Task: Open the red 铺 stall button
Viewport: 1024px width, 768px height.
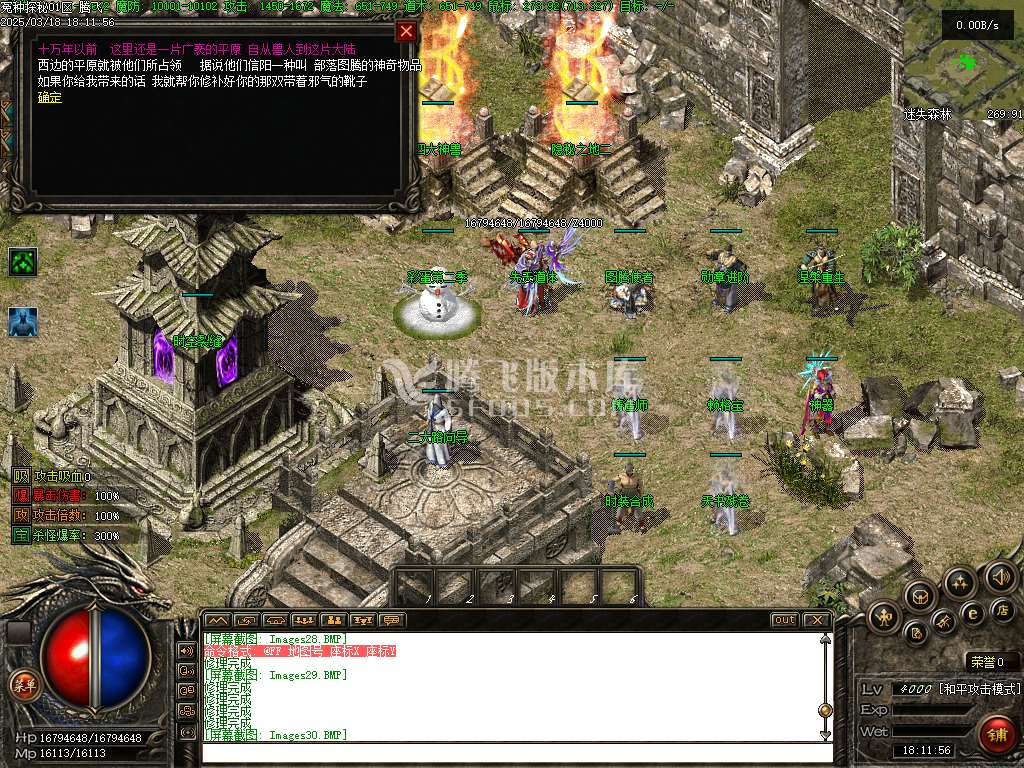Action: pyautogui.click(x=997, y=735)
